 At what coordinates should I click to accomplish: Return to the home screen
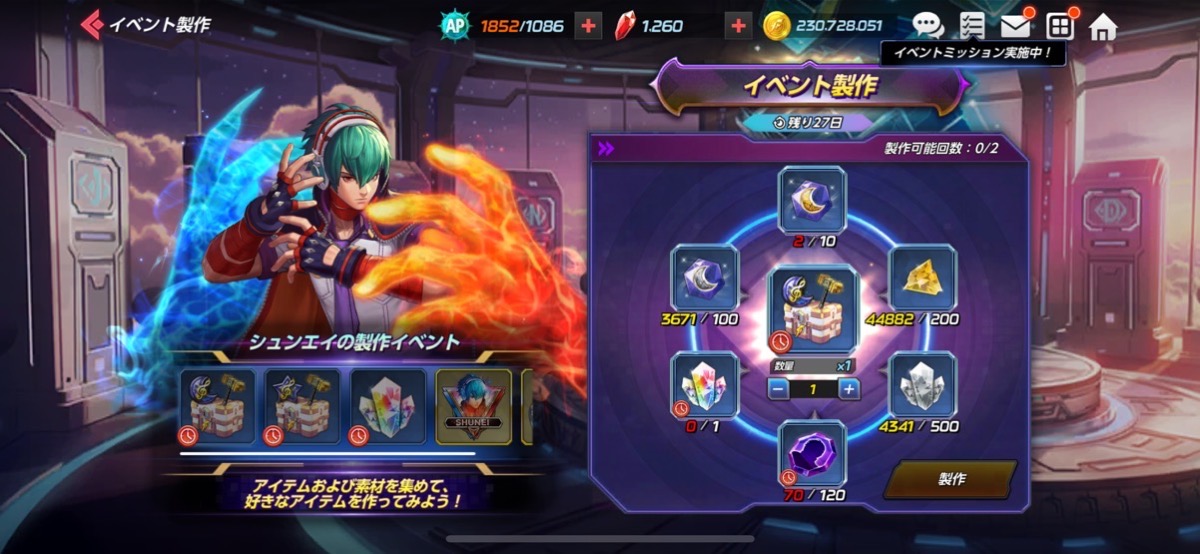click(x=1103, y=25)
